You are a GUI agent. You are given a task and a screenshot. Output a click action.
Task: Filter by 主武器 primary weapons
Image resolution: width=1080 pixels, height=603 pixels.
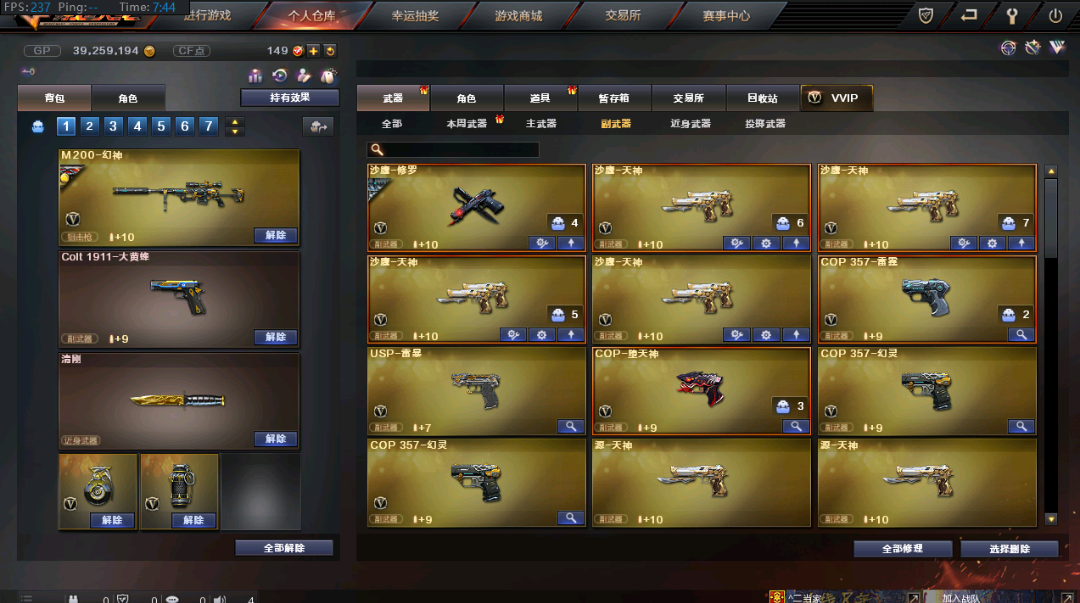(541, 124)
